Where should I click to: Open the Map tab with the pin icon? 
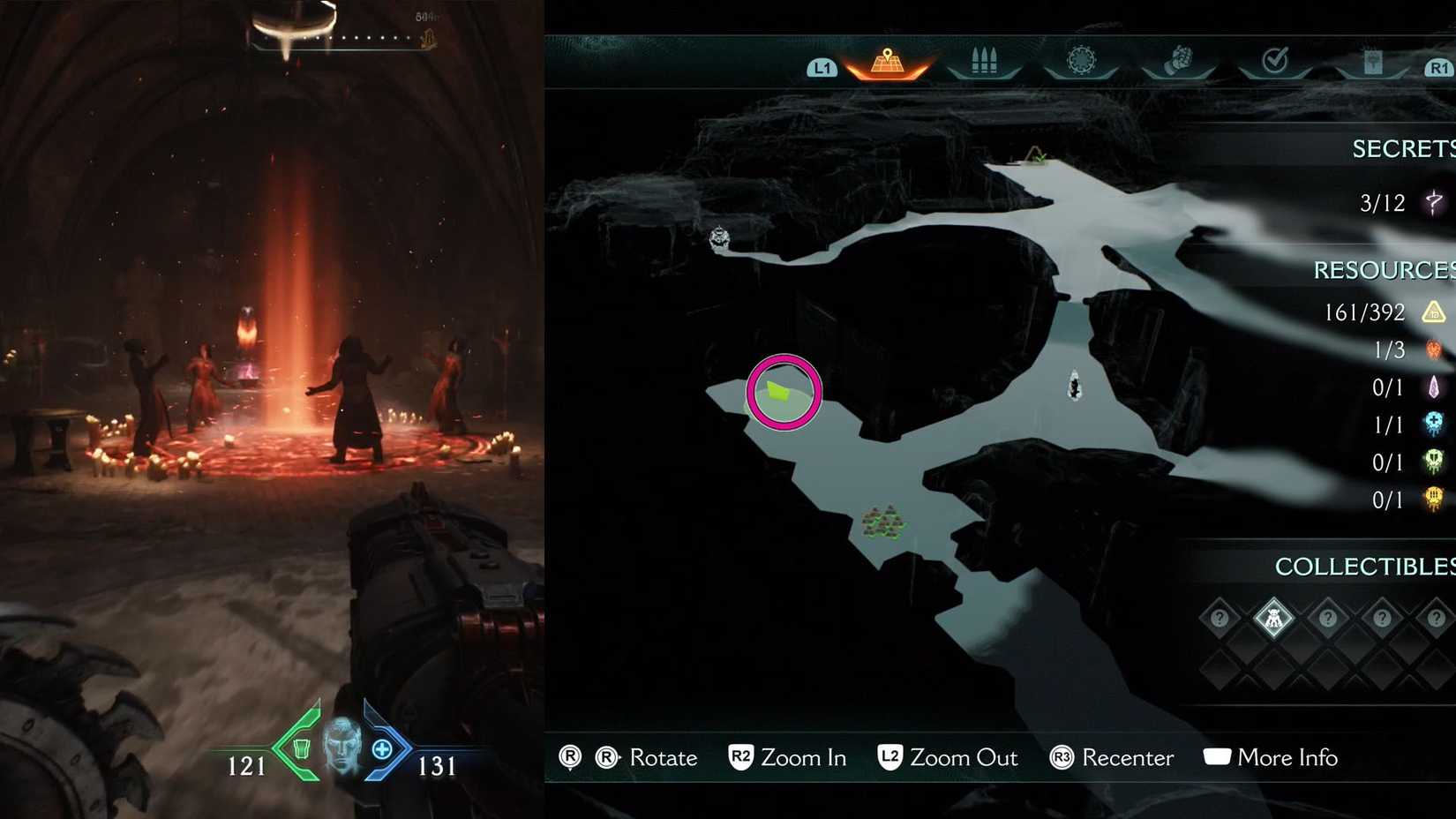[886, 60]
